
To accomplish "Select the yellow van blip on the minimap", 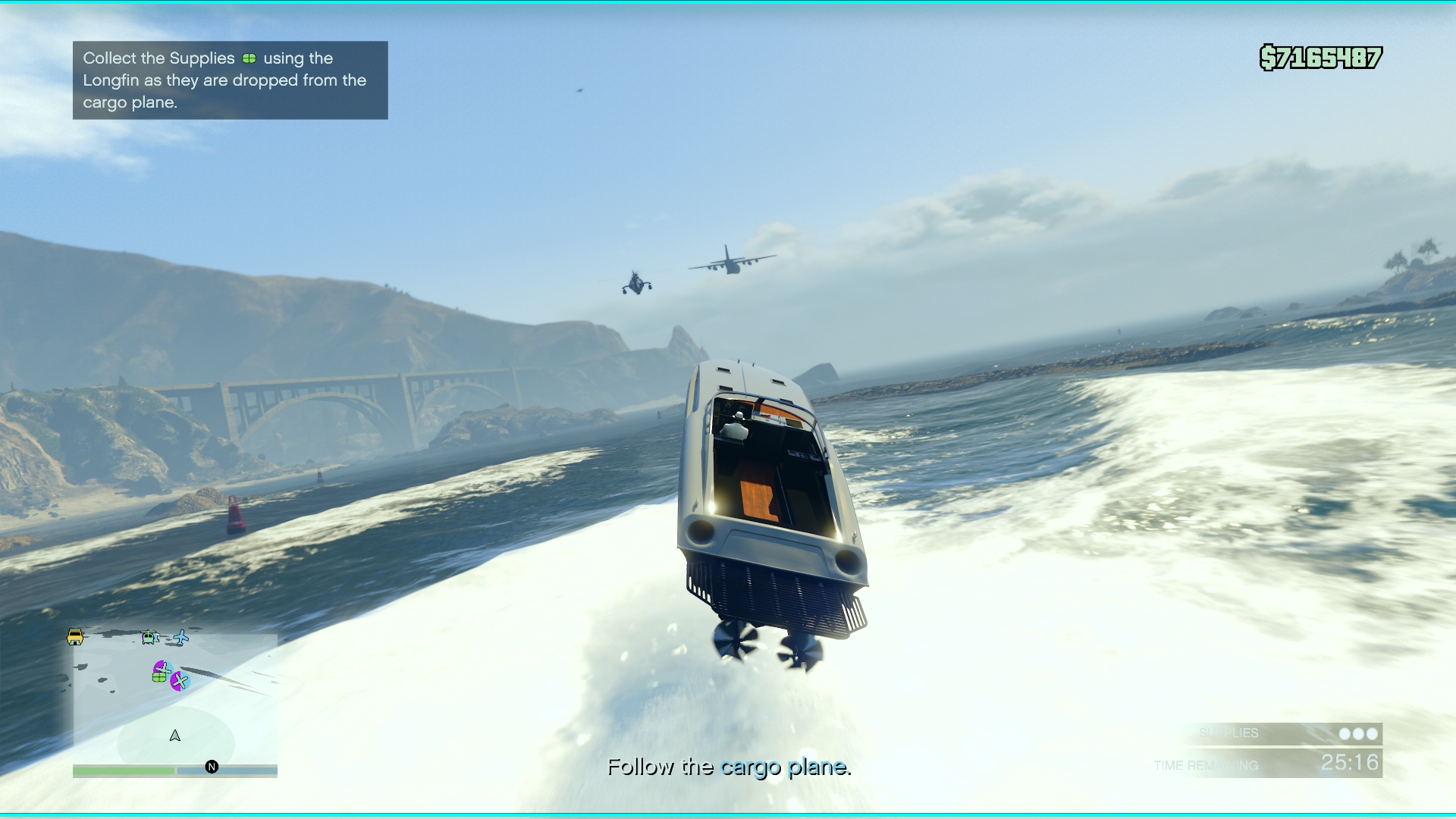I will click(x=75, y=638).
